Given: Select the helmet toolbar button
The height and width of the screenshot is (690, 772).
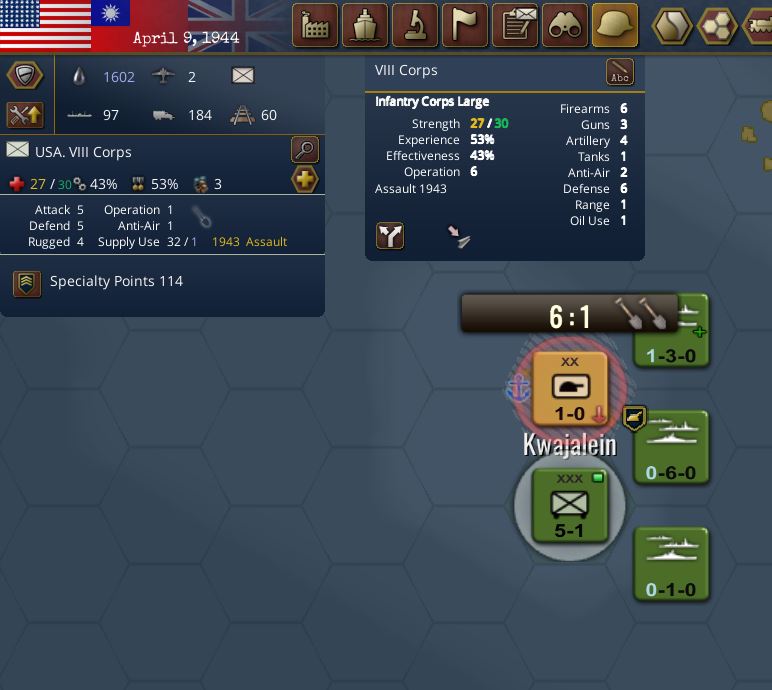Looking at the screenshot, I should (616, 26).
